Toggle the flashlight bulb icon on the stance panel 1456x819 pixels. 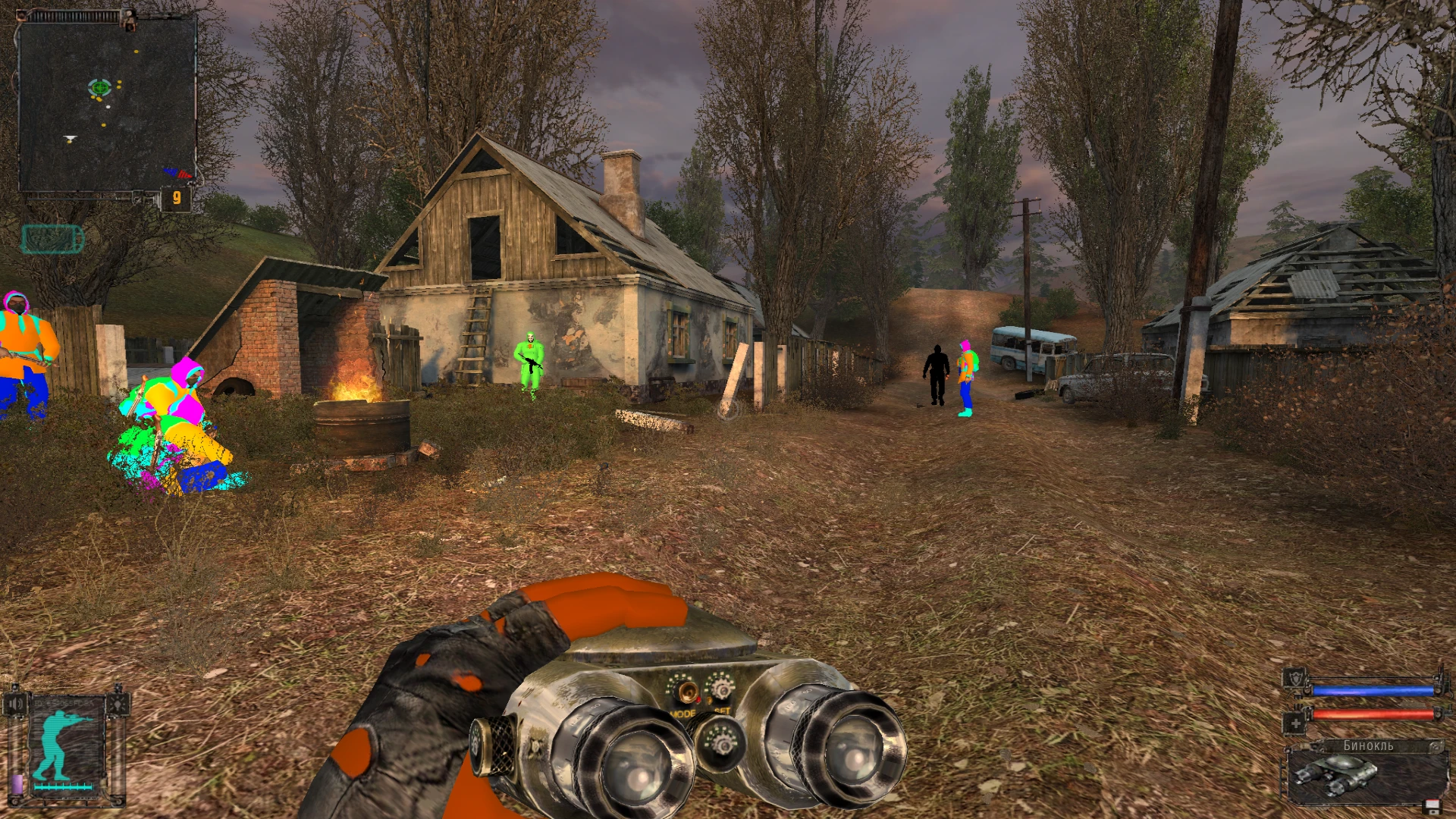click(x=118, y=704)
